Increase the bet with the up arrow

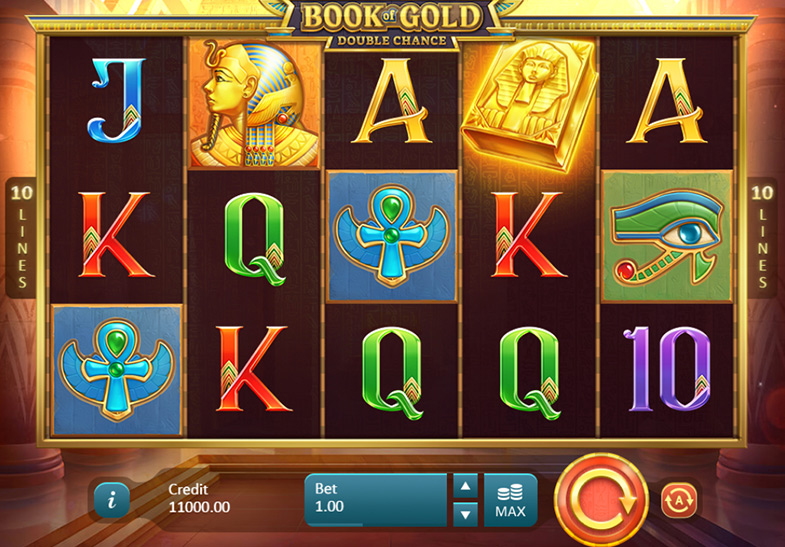pyautogui.click(x=465, y=486)
